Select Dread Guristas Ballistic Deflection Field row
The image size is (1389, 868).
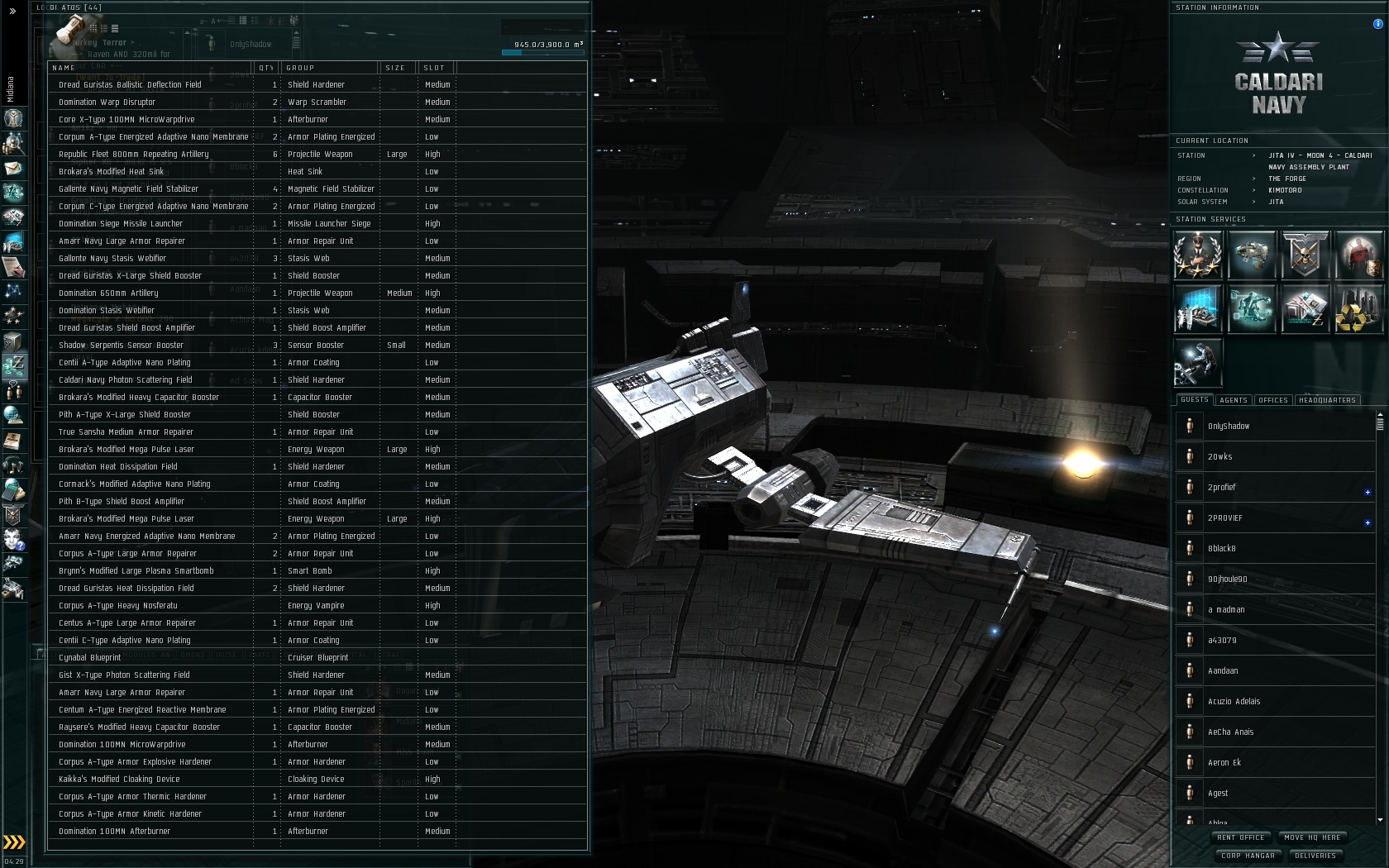(130, 85)
